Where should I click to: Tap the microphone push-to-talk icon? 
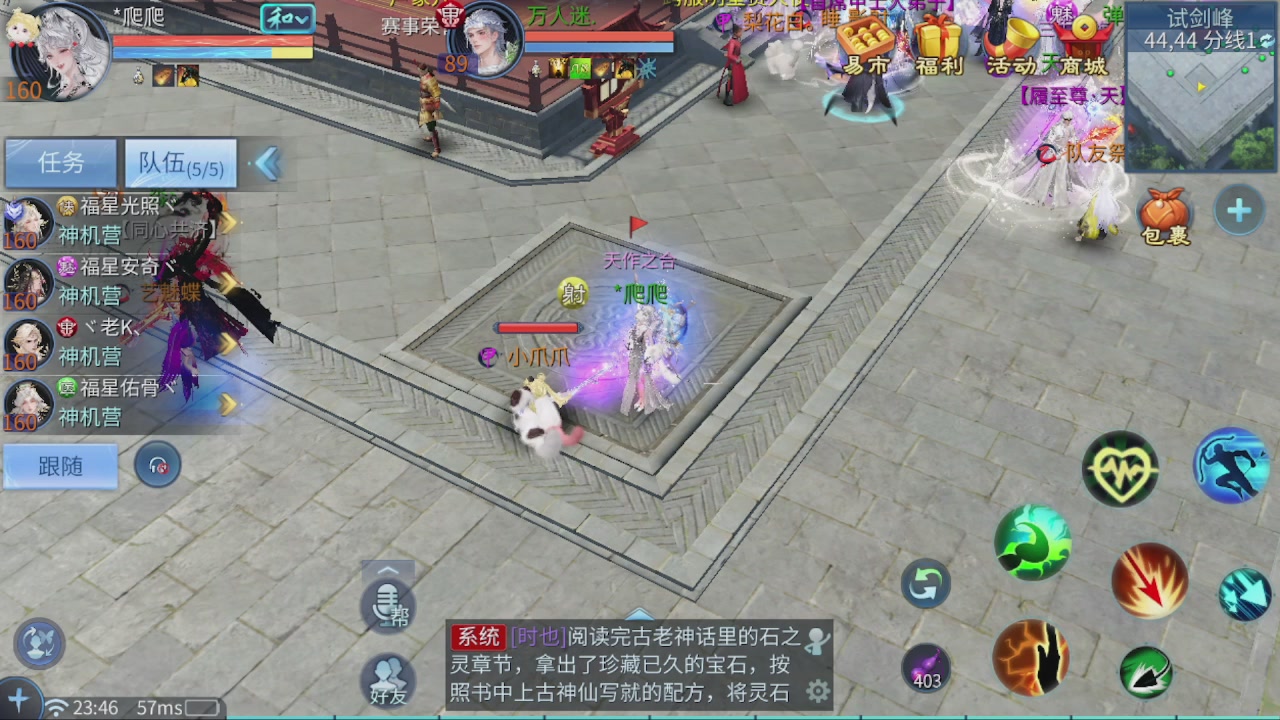click(x=388, y=607)
